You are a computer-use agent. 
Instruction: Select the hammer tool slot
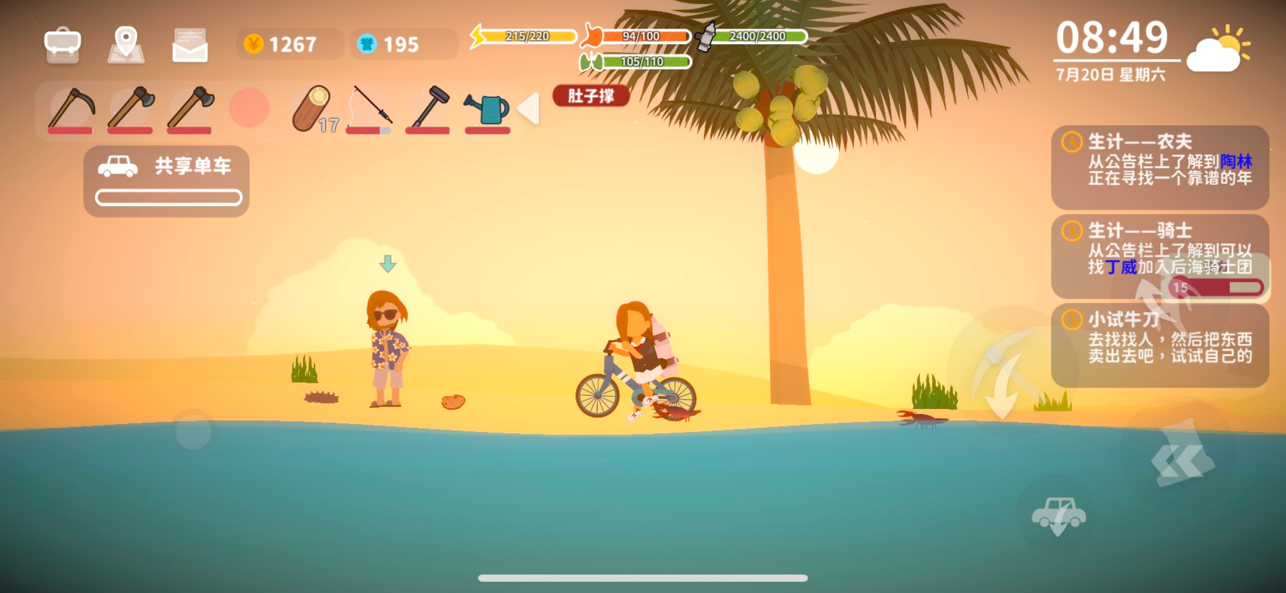tap(428, 108)
